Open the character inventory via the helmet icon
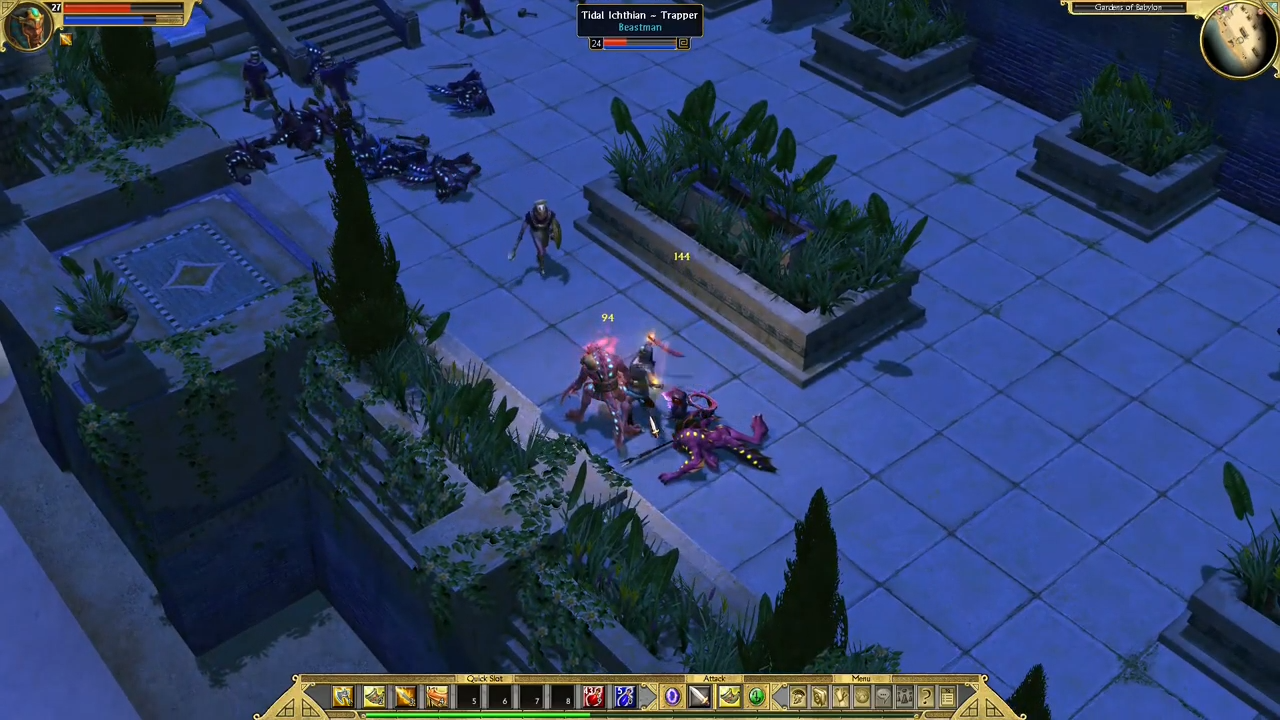This screenshot has height=720, width=1280. tap(797, 697)
